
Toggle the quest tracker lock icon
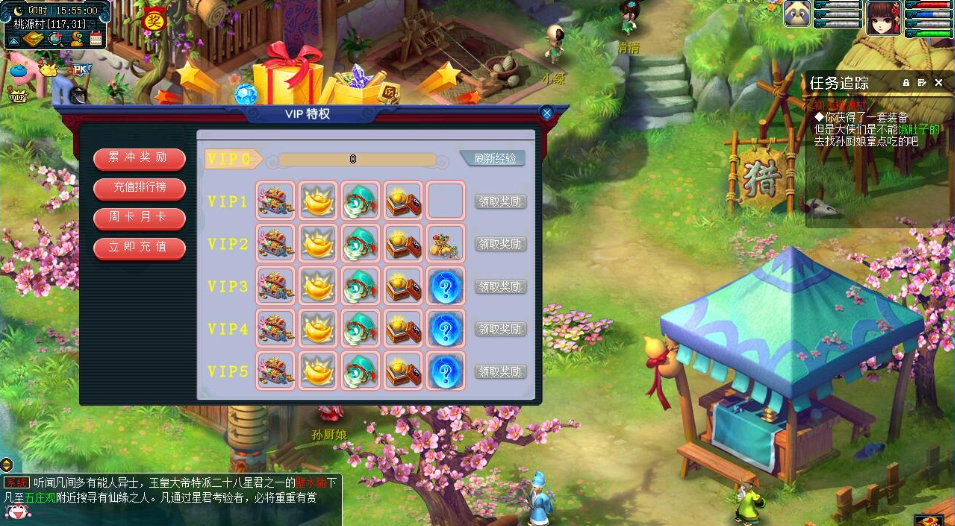tap(906, 82)
